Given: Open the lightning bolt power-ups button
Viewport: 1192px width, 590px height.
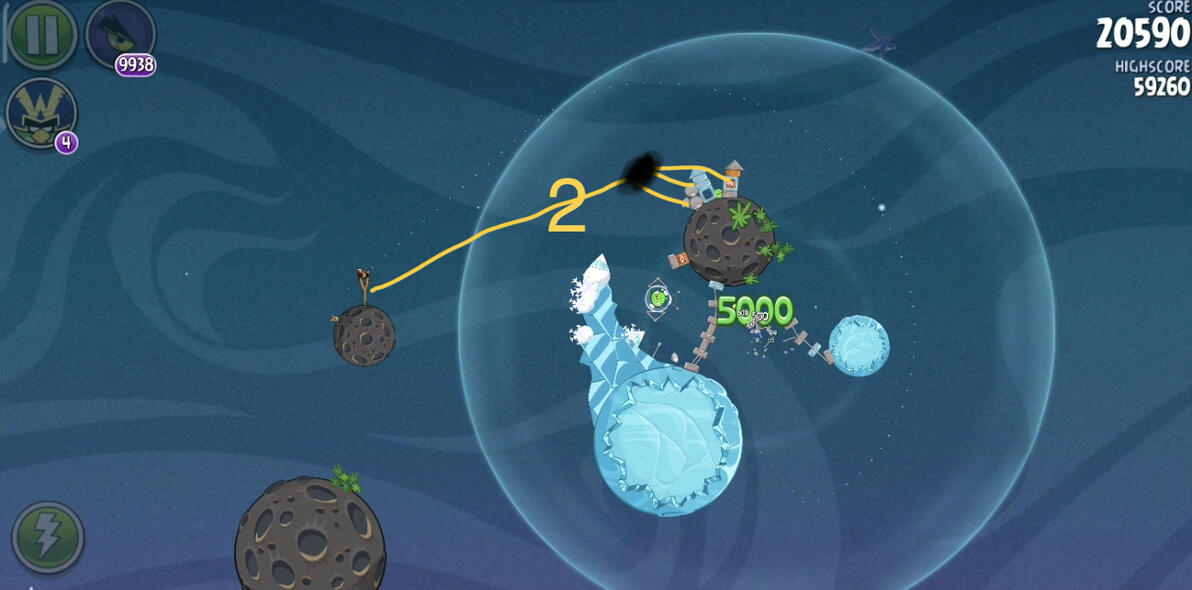Looking at the screenshot, I should point(47,537).
